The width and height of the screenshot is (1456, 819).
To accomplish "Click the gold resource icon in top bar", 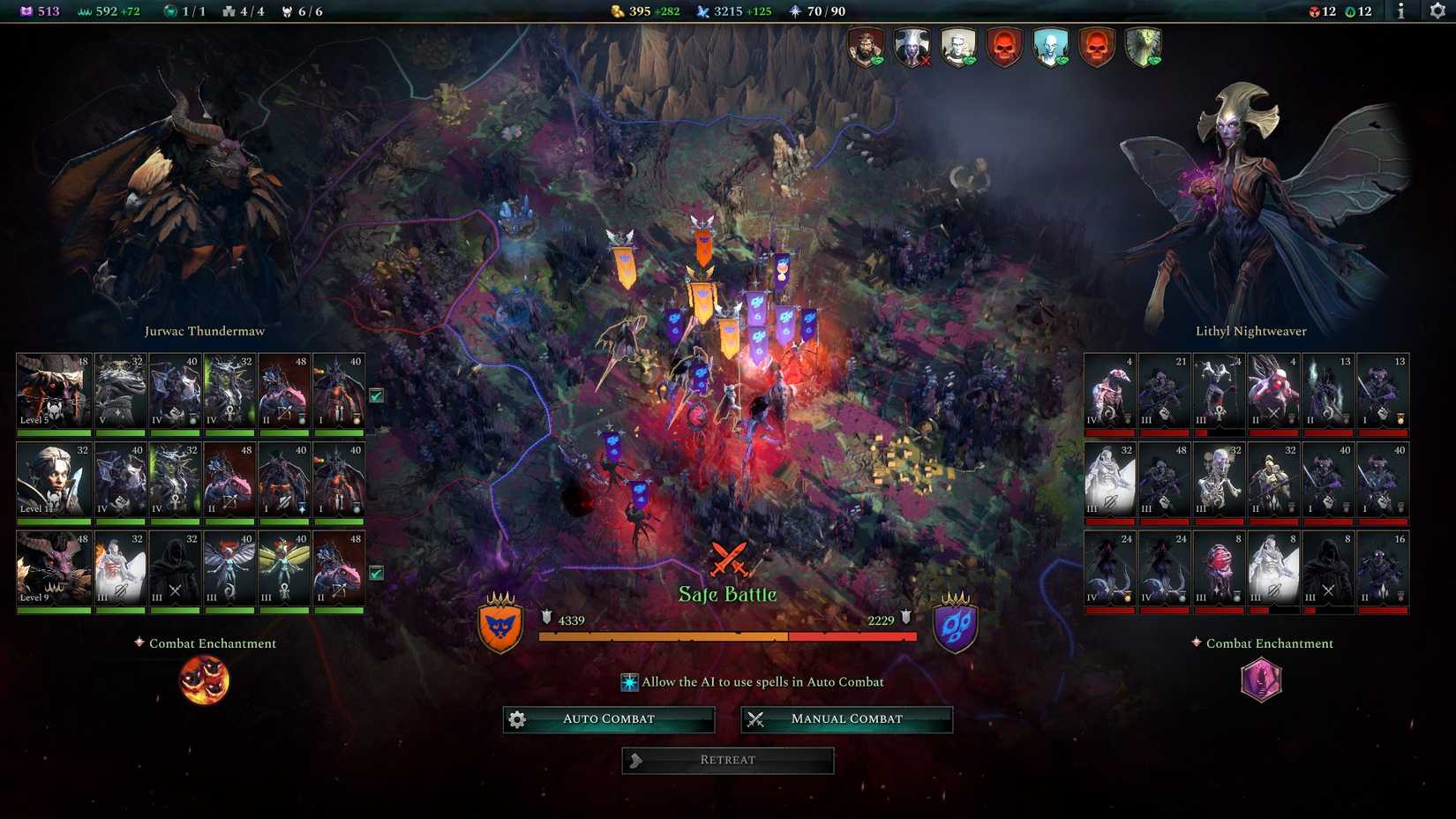I will point(617,11).
